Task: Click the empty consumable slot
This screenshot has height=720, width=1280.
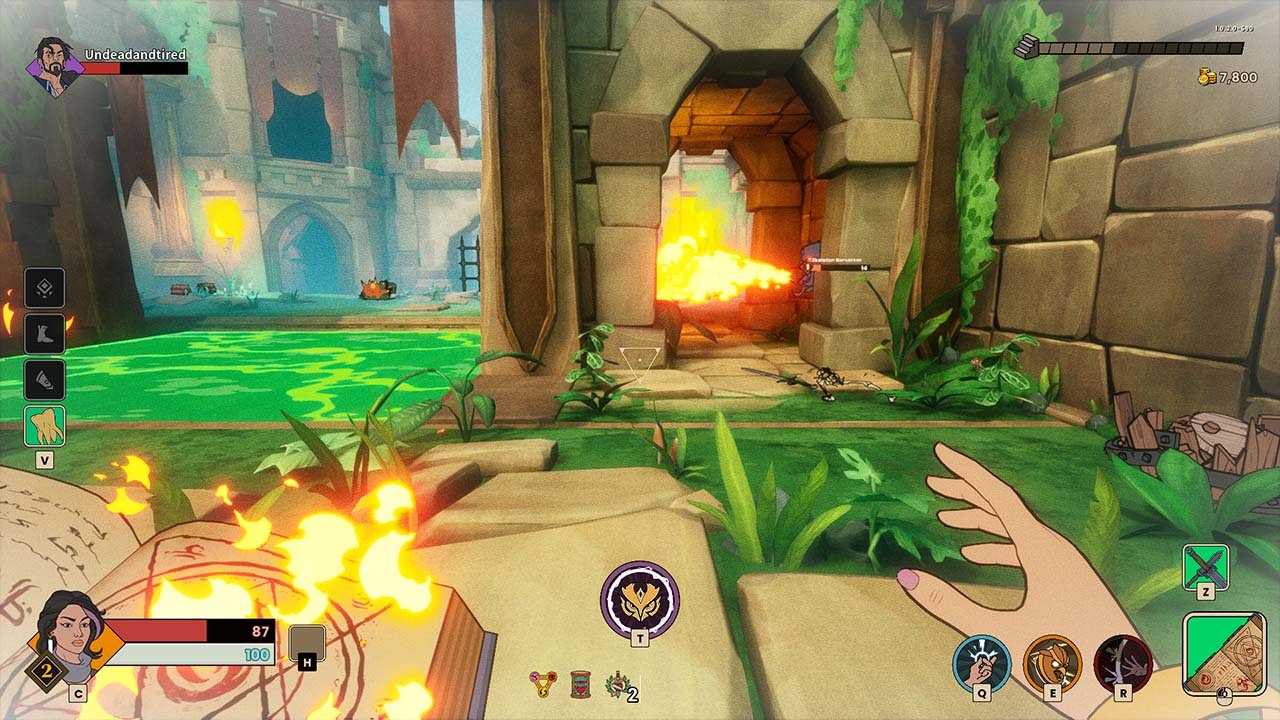Action: [x=307, y=643]
